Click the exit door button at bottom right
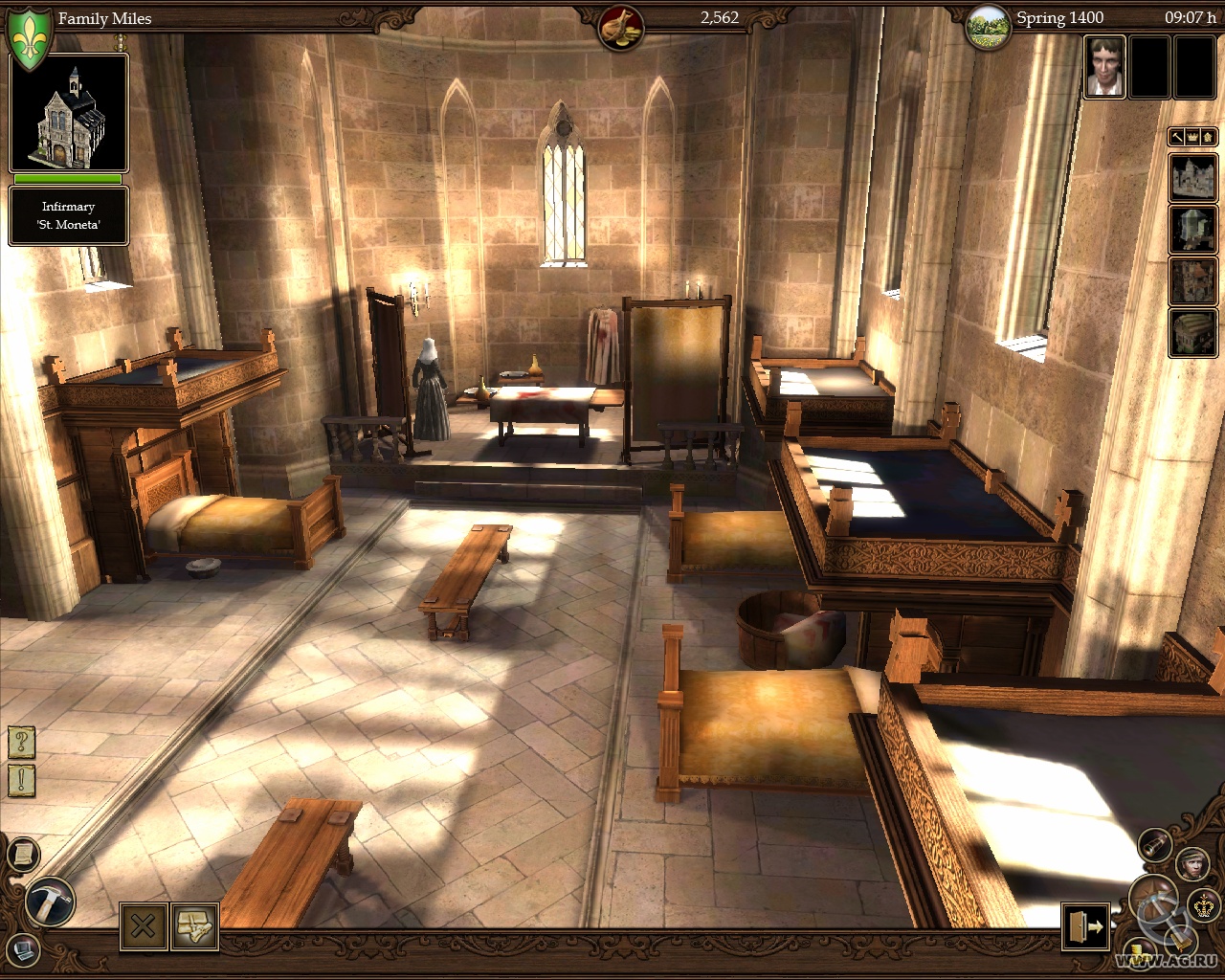 (x=1084, y=924)
